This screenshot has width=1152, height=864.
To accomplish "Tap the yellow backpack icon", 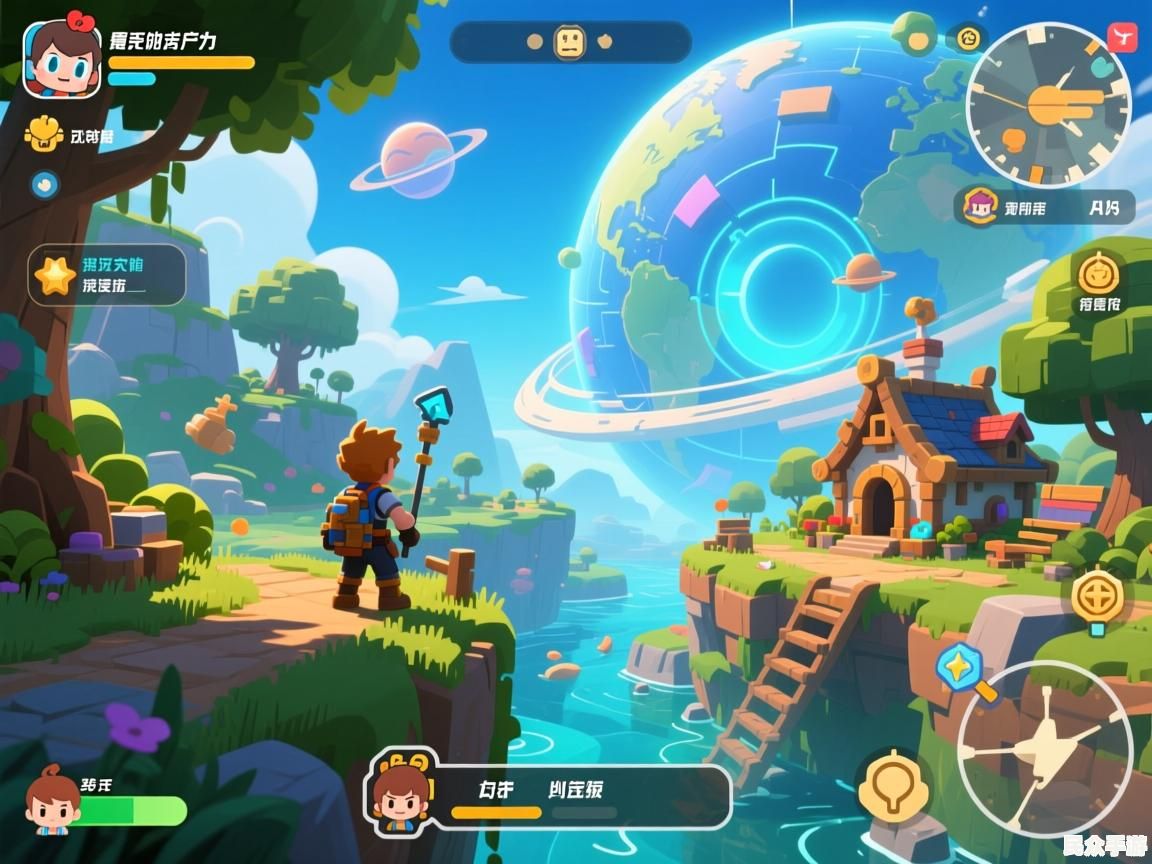I will pyautogui.click(x=42, y=134).
